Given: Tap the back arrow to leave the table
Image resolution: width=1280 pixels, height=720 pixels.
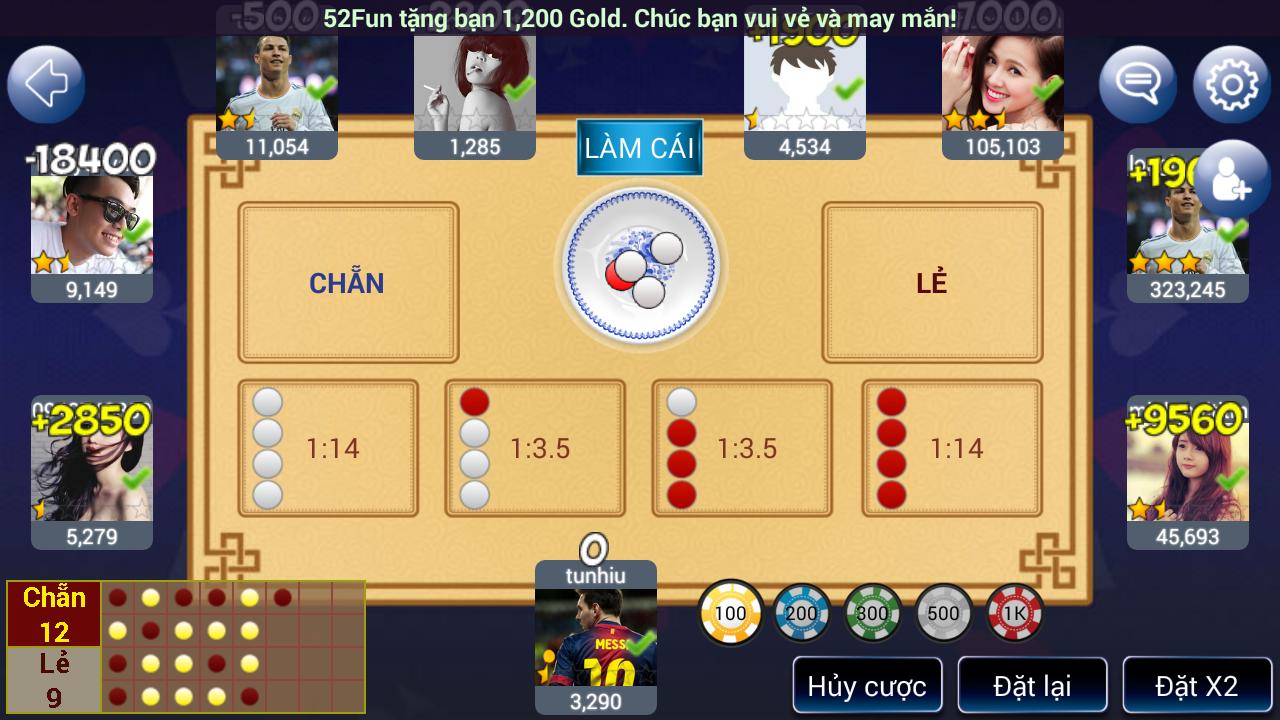Looking at the screenshot, I should [x=45, y=84].
